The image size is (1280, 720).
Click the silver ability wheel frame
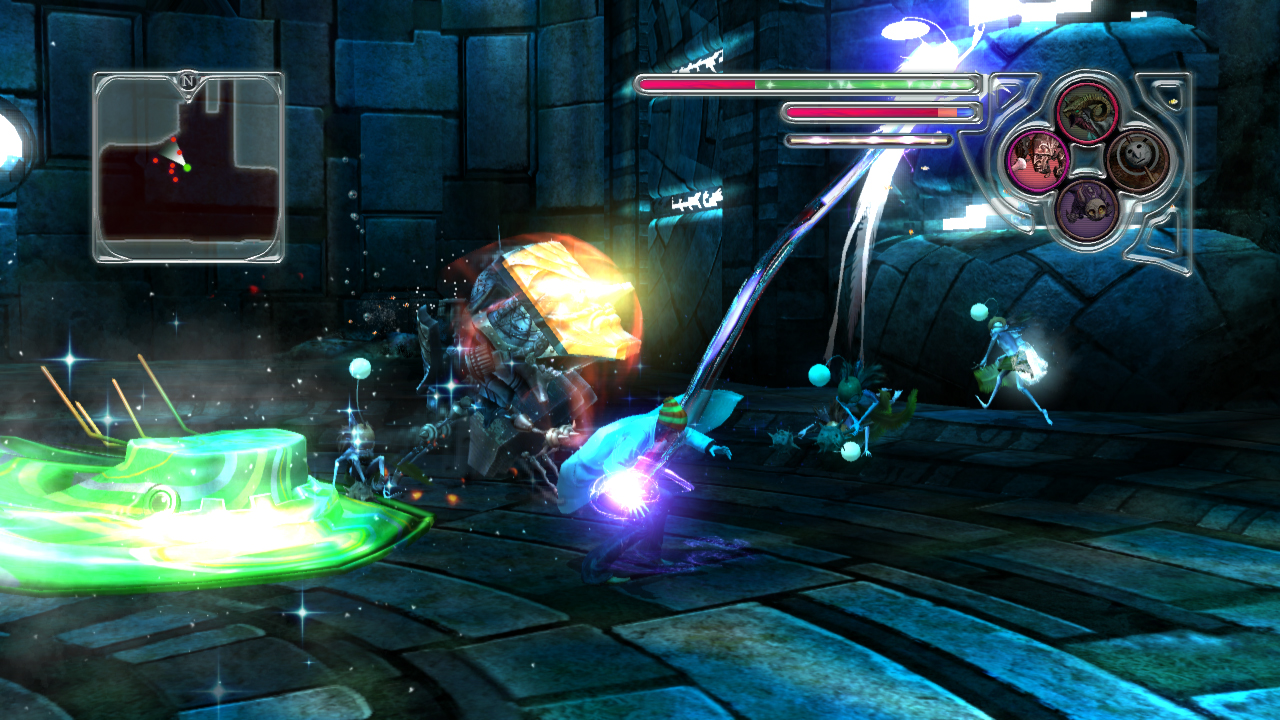pos(1089,160)
